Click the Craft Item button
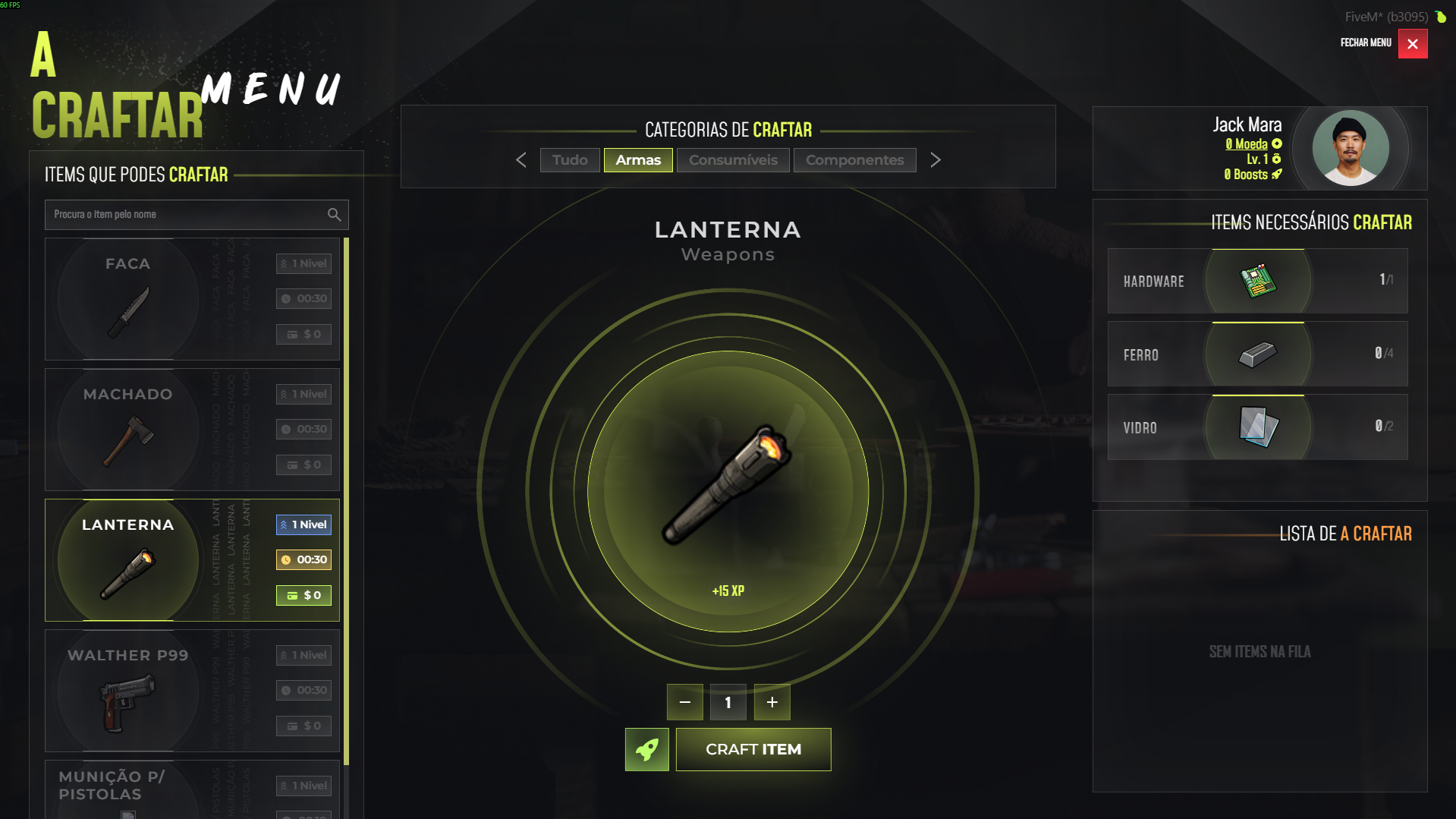The height and width of the screenshot is (819, 1456). [753, 749]
